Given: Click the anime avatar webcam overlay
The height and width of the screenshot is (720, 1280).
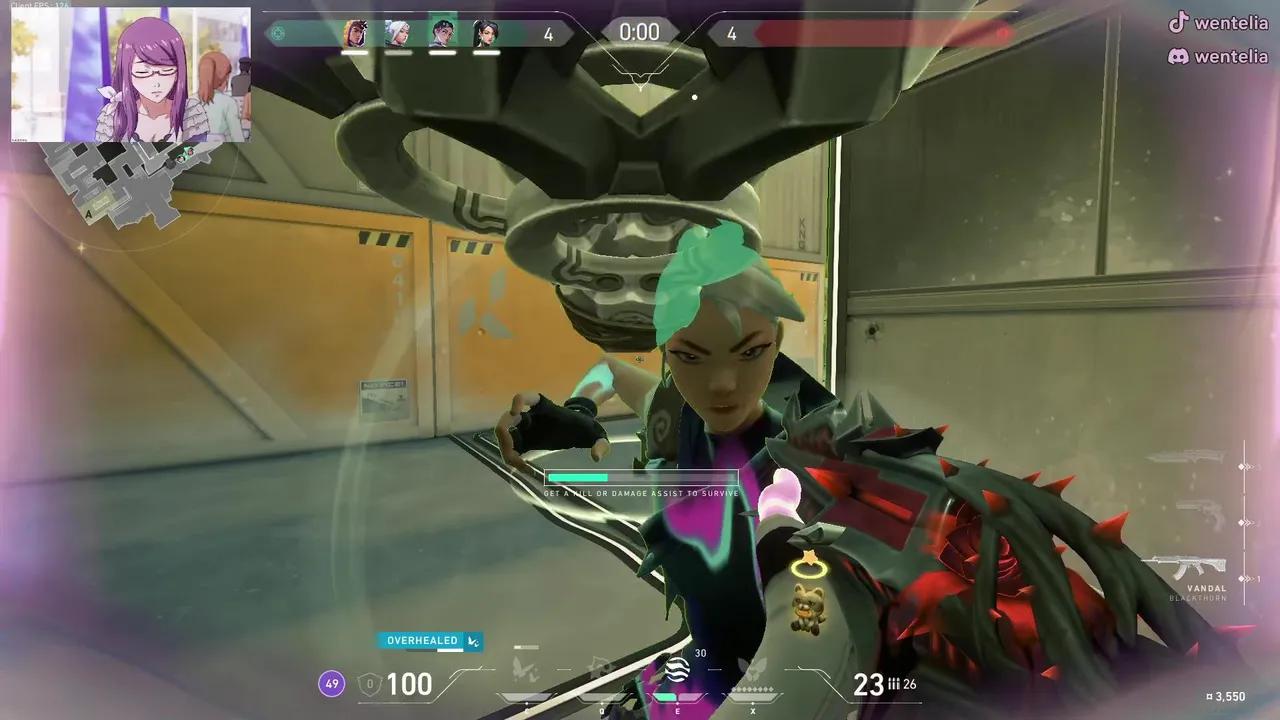Looking at the screenshot, I should [131, 75].
